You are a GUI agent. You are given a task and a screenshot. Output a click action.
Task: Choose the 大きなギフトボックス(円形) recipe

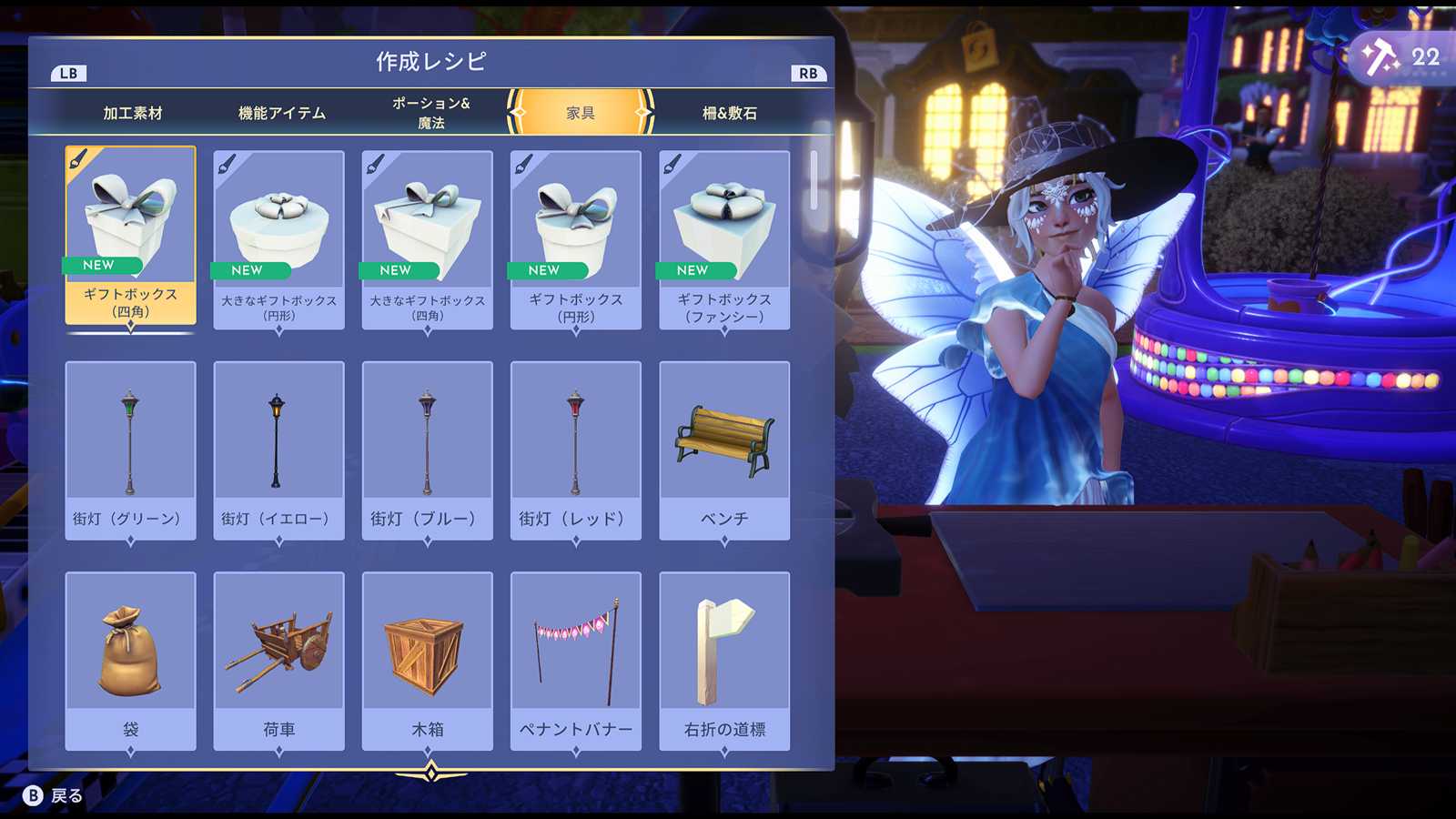[x=279, y=239]
